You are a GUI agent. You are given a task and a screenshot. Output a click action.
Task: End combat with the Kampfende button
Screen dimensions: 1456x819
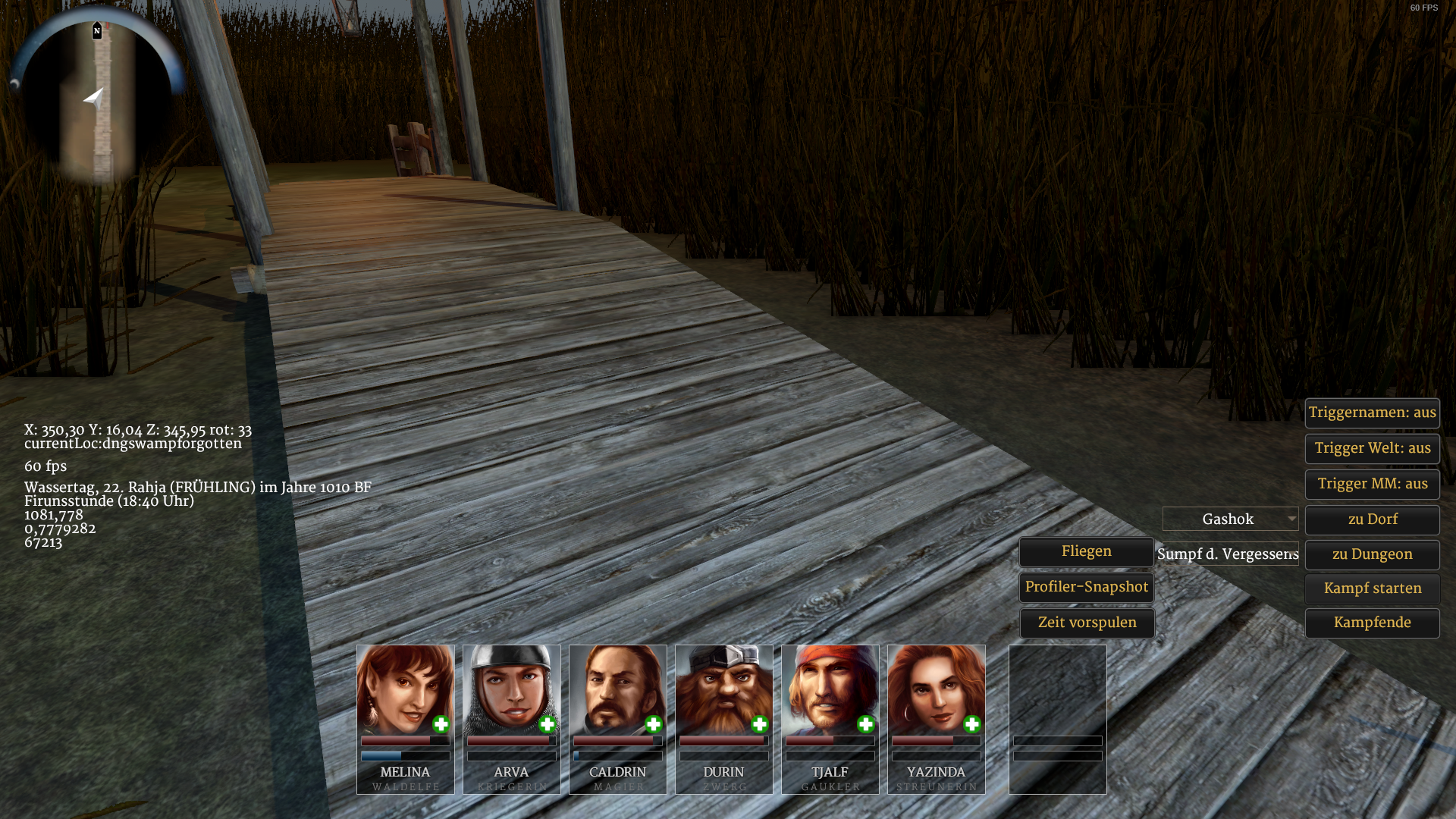pyautogui.click(x=1372, y=623)
